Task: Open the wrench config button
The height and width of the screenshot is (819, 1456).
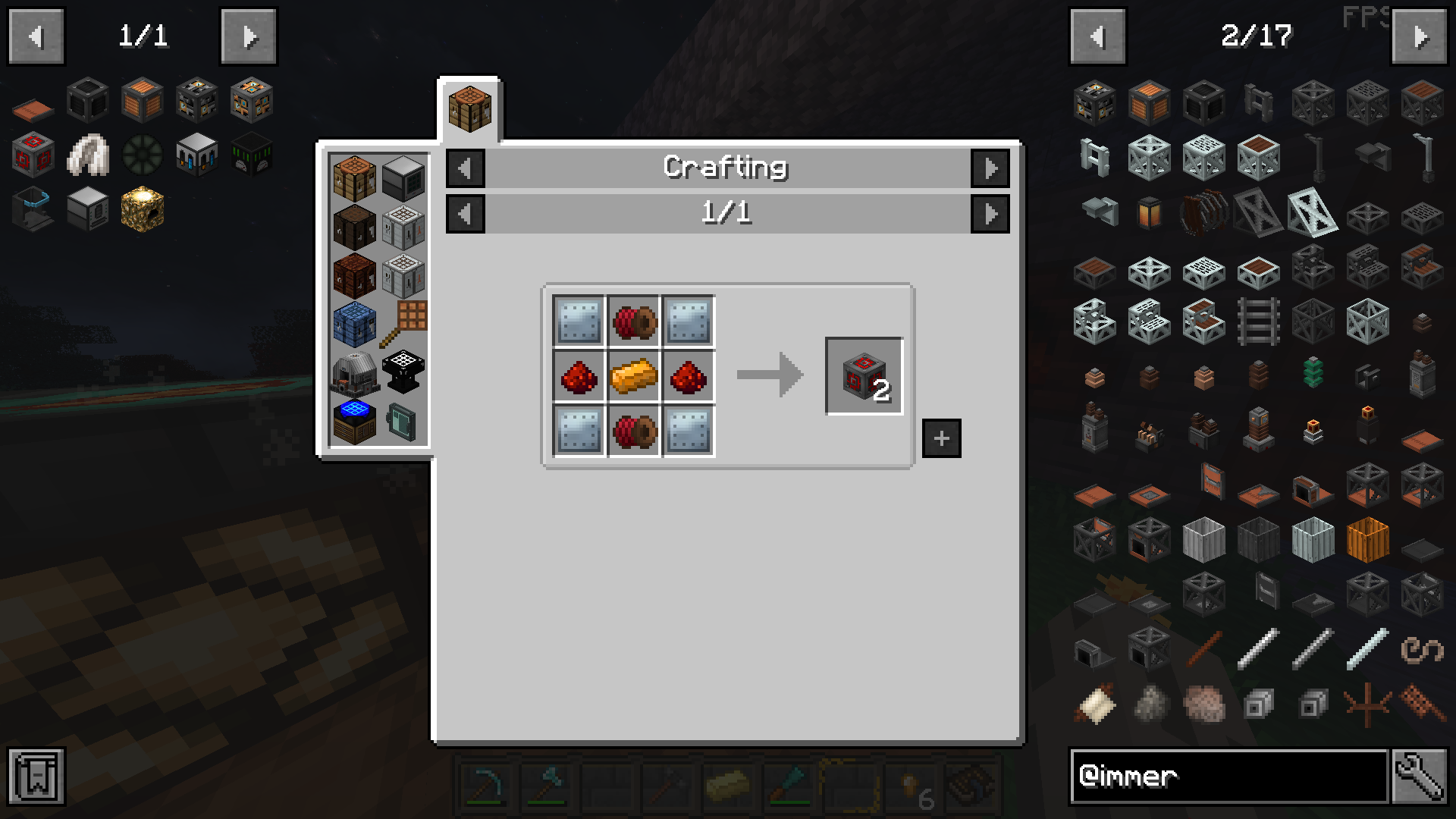Action: [1418, 776]
